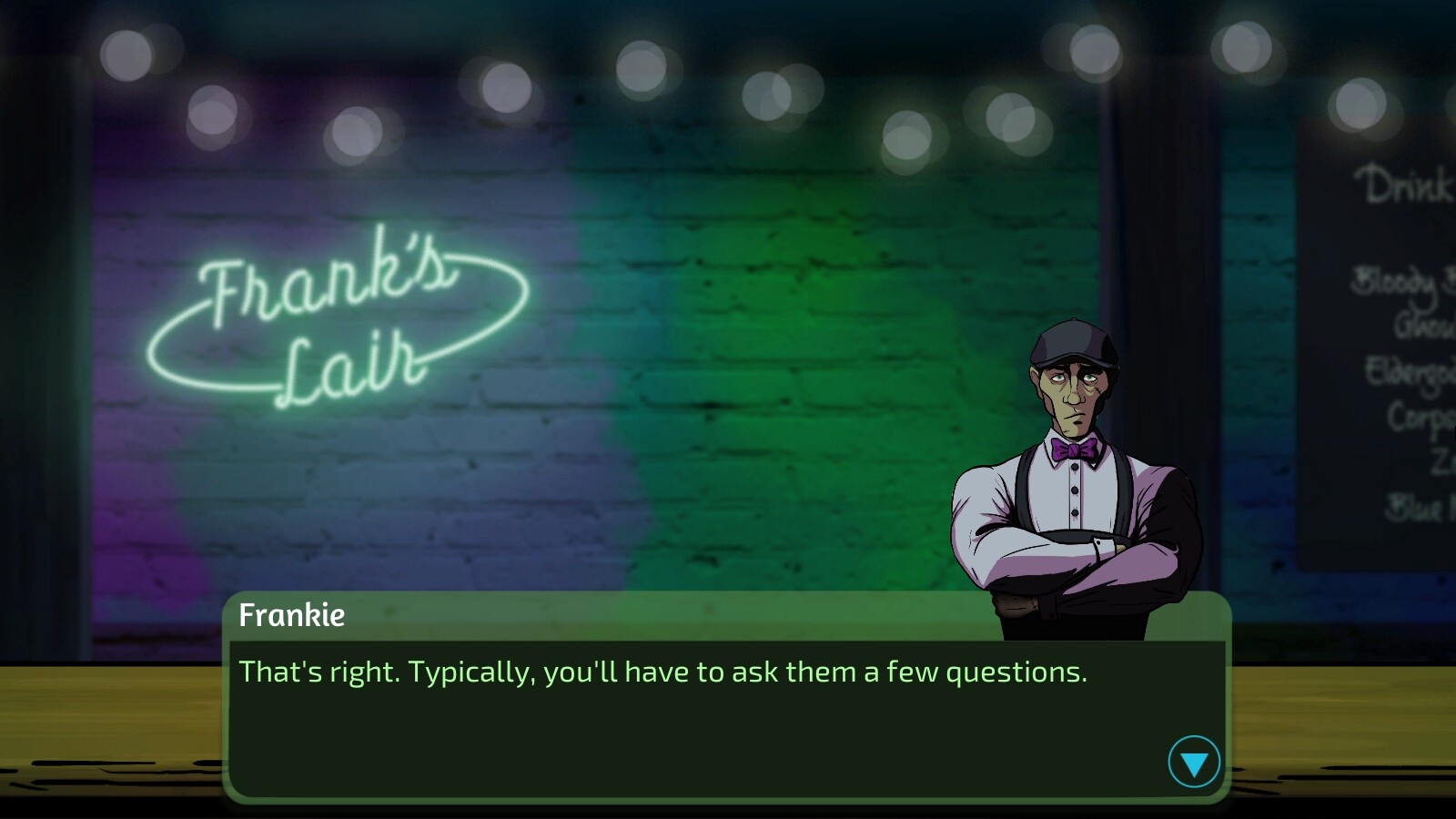The width and height of the screenshot is (1456, 819).
Task: Click the dialogue text about asking questions
Action: 662,672
